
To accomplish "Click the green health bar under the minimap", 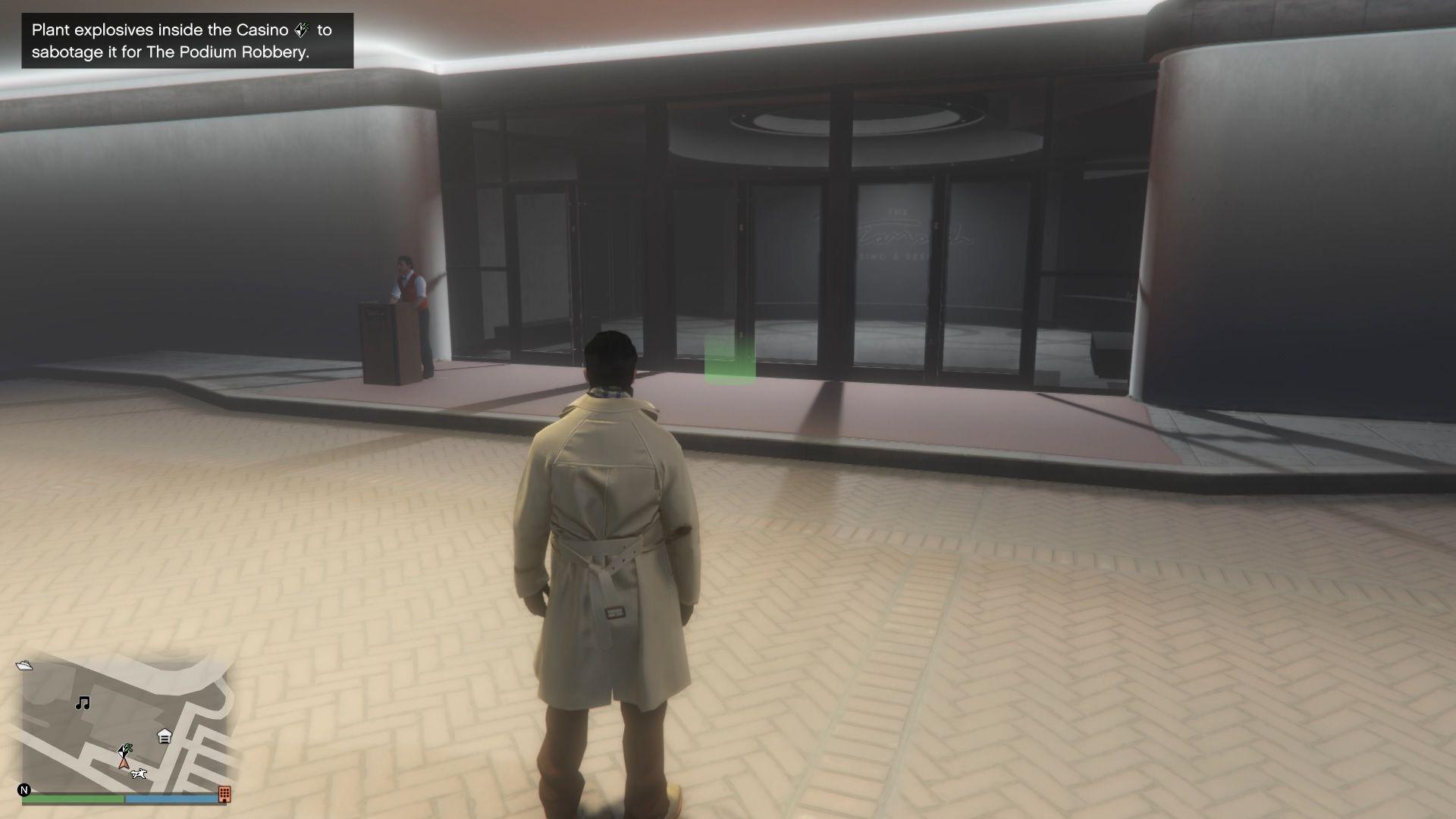I will (x=72, y=798).
